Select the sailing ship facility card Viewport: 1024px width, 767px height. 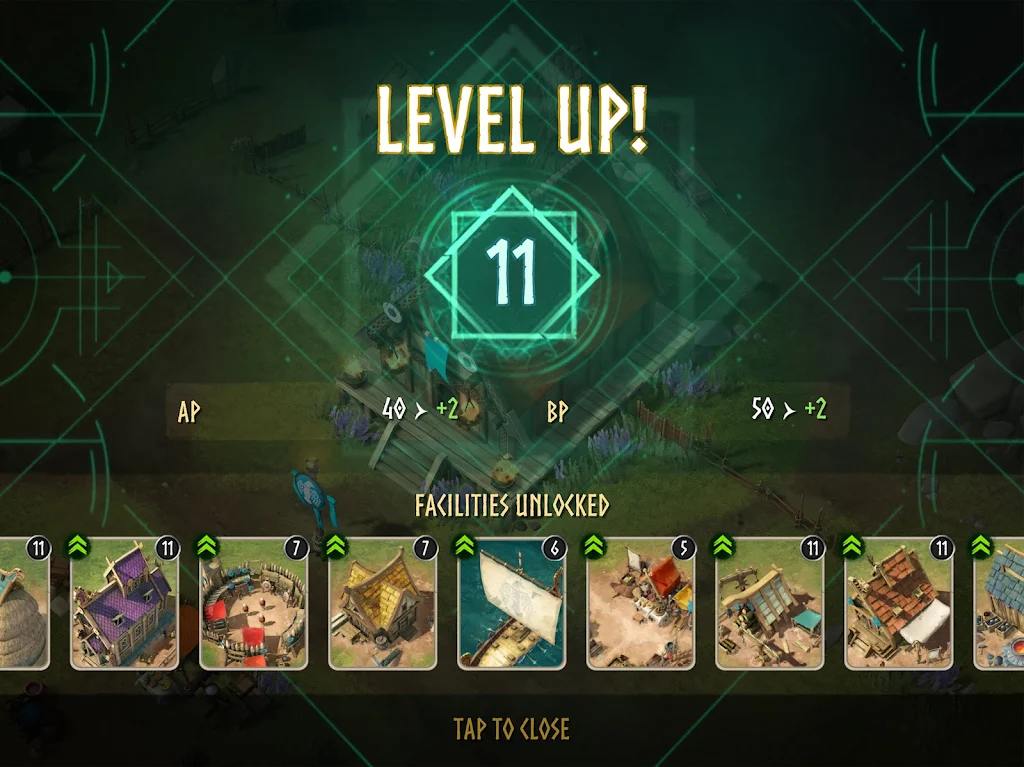511,604
